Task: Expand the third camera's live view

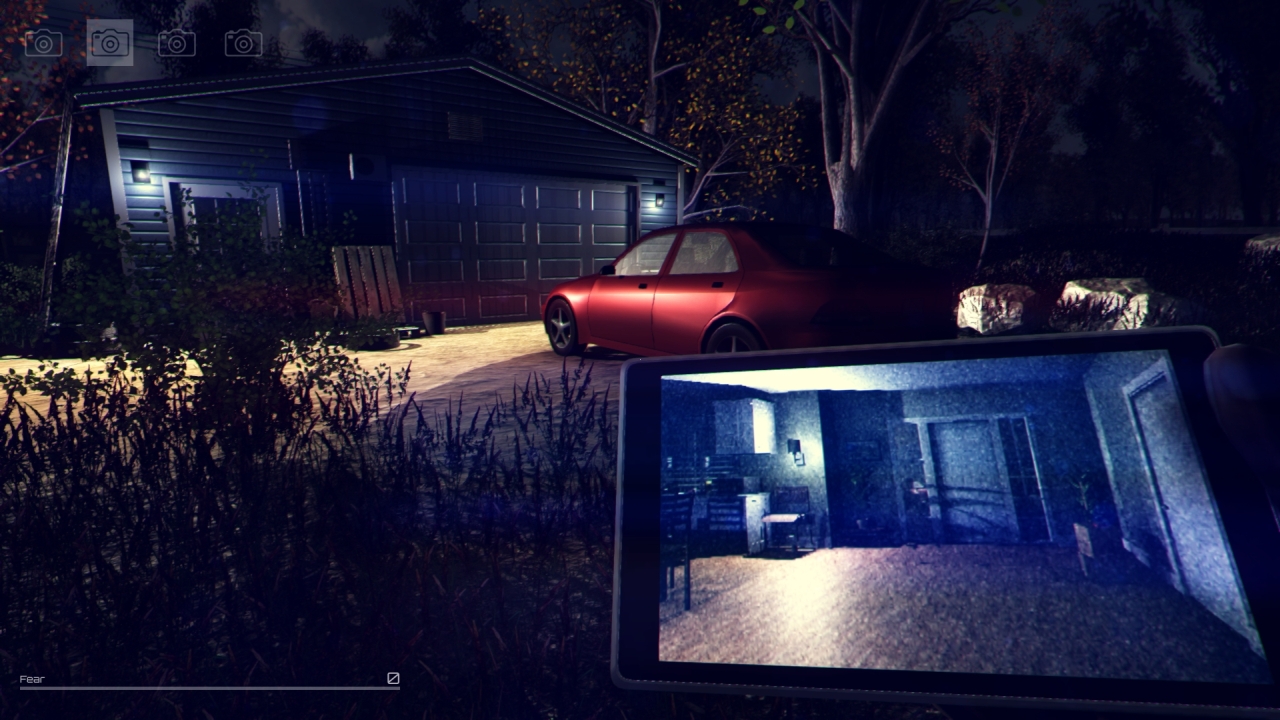Action: [x=176, y=44]
